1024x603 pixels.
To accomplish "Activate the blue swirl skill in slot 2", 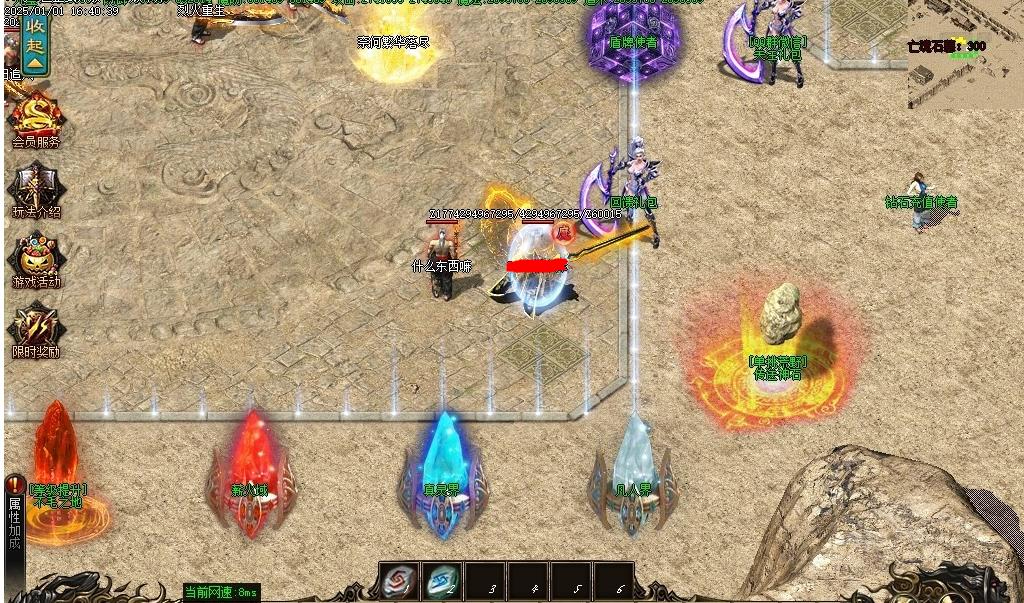I will [442, 581].
